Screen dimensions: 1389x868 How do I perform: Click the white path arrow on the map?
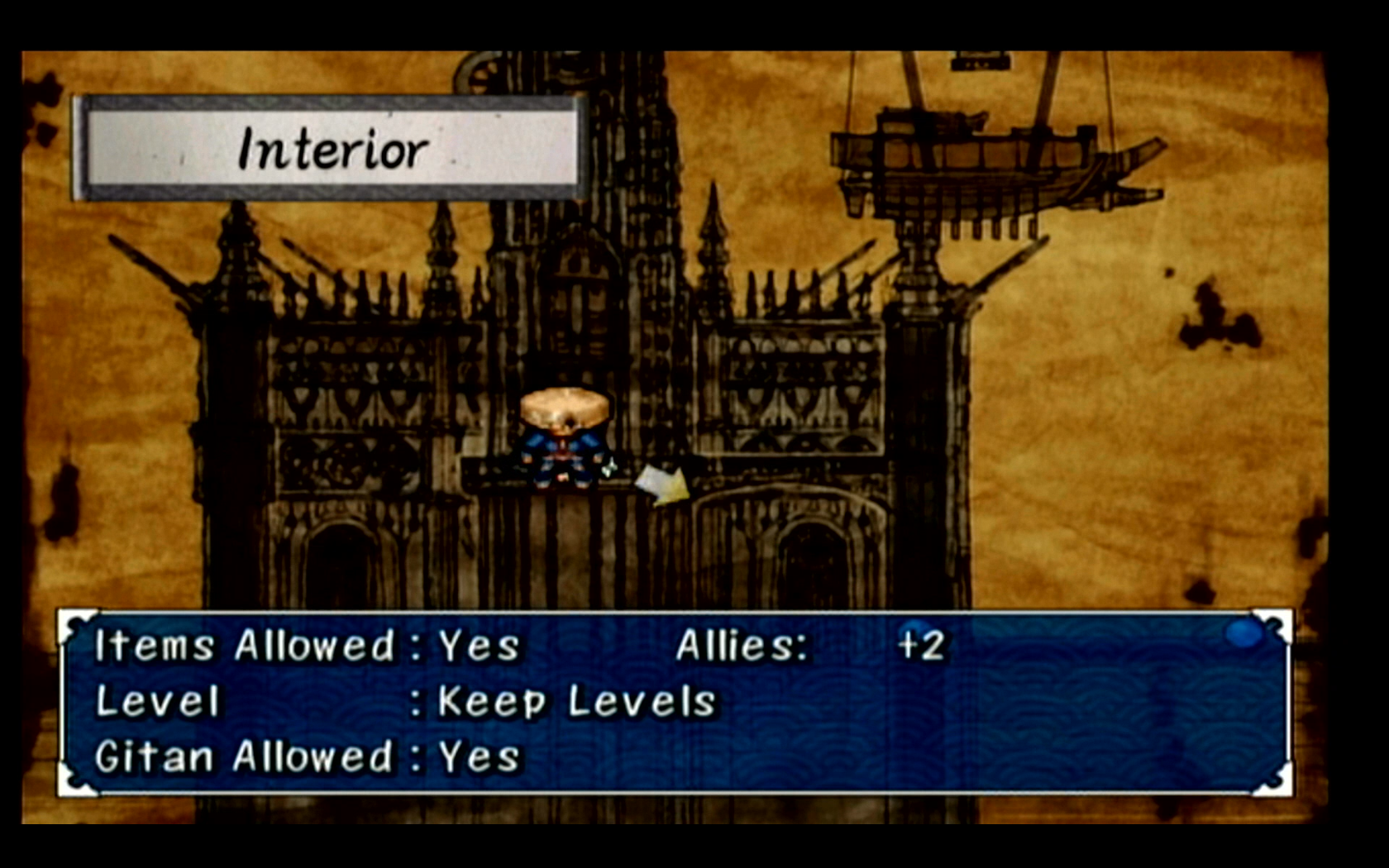664,484
